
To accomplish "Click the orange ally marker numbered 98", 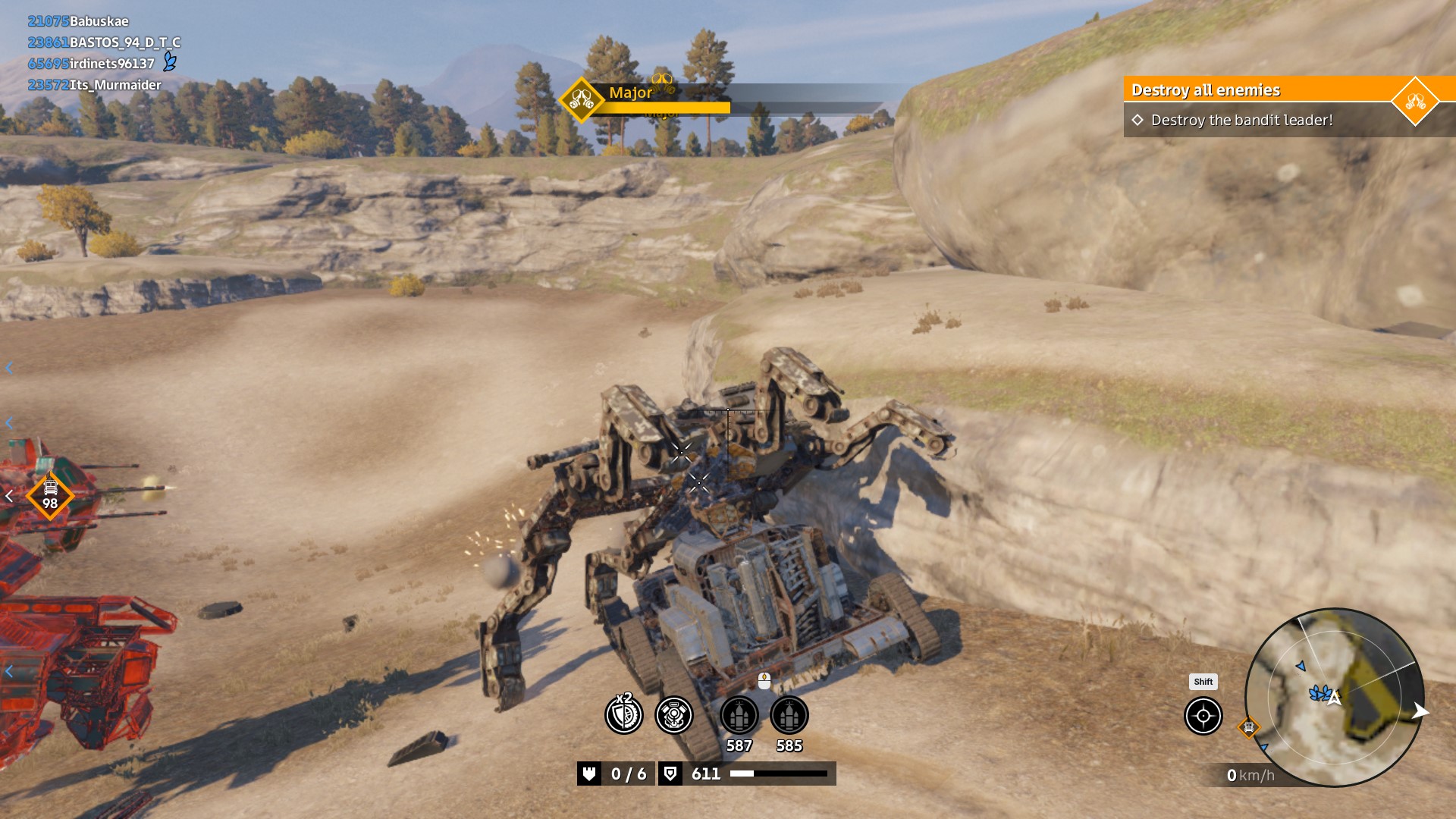I will coord(50,496).
